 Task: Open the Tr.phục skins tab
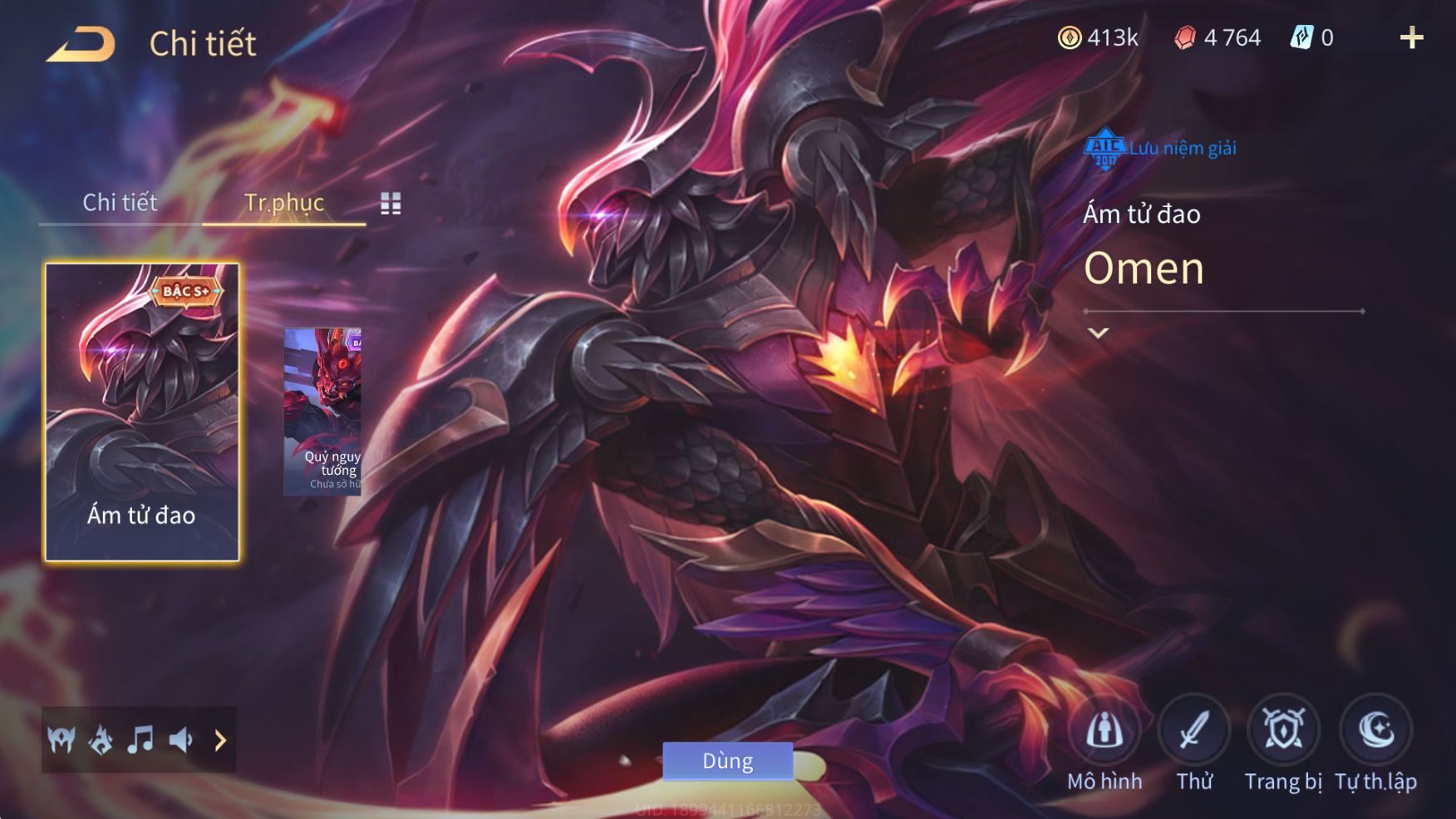tap(283, 203)
